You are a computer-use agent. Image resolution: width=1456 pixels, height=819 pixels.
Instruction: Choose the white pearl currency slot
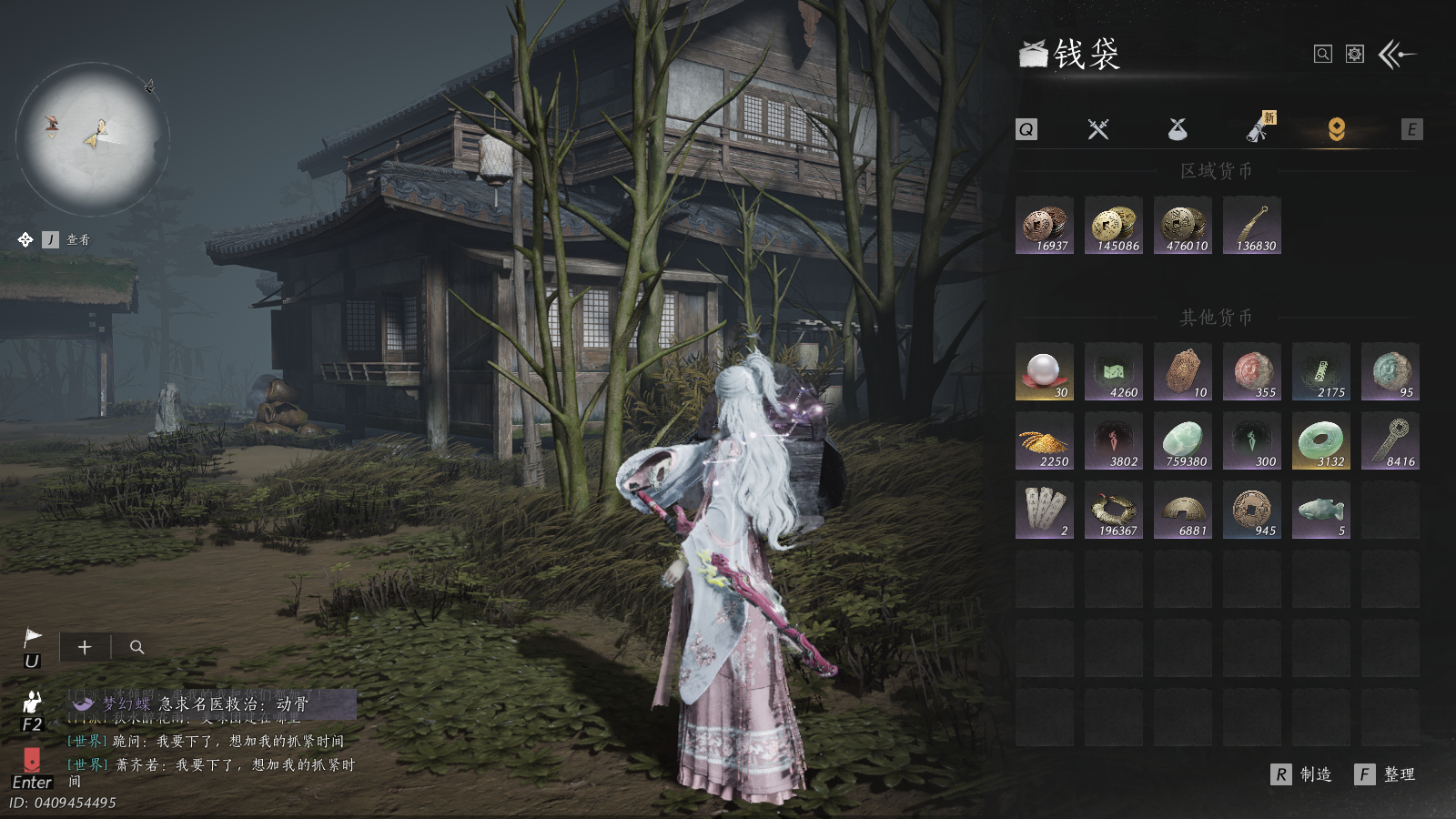click(1045, 372)
